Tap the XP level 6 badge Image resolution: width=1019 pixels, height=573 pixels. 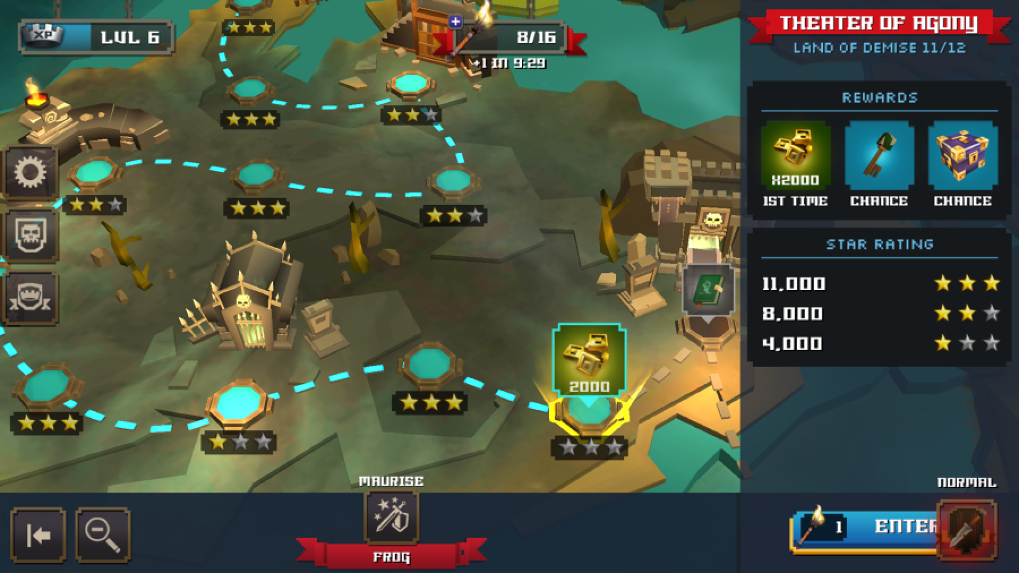pos(96,38)
